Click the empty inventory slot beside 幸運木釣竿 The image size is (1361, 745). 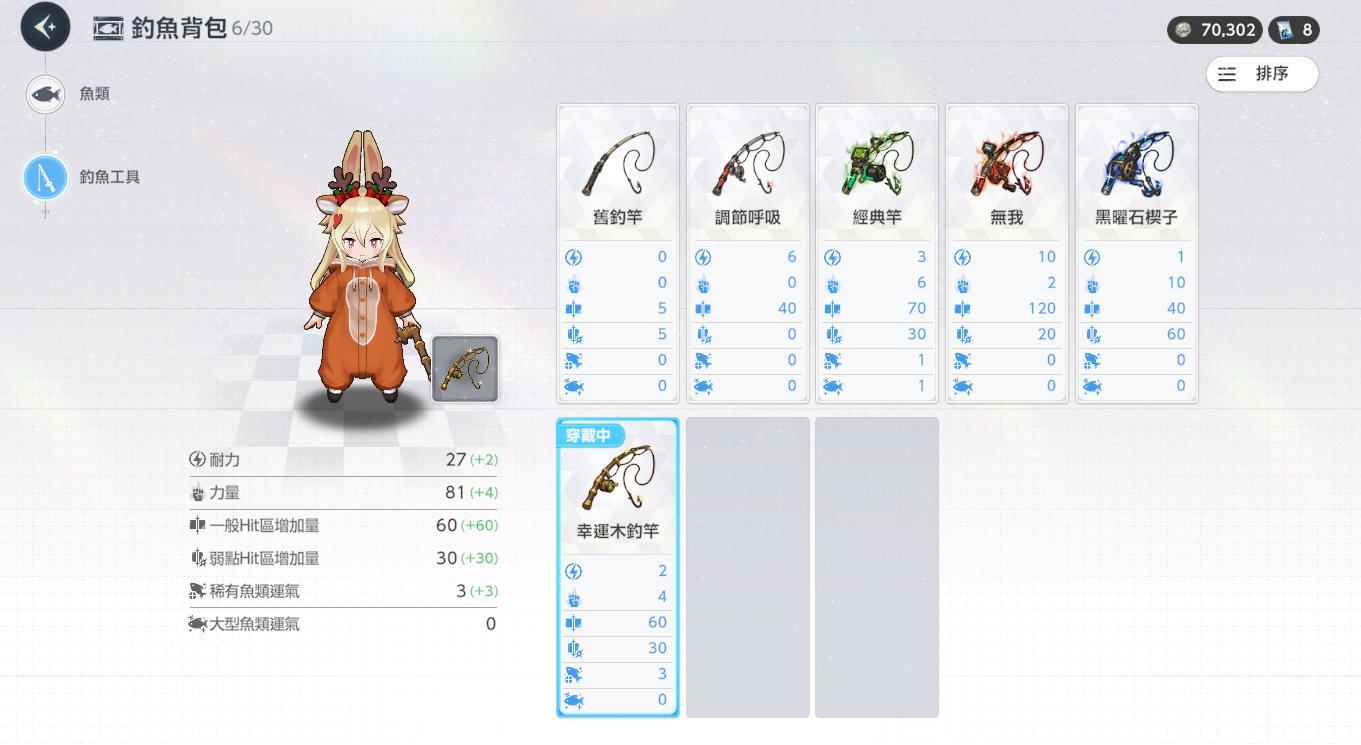point(747,565)
